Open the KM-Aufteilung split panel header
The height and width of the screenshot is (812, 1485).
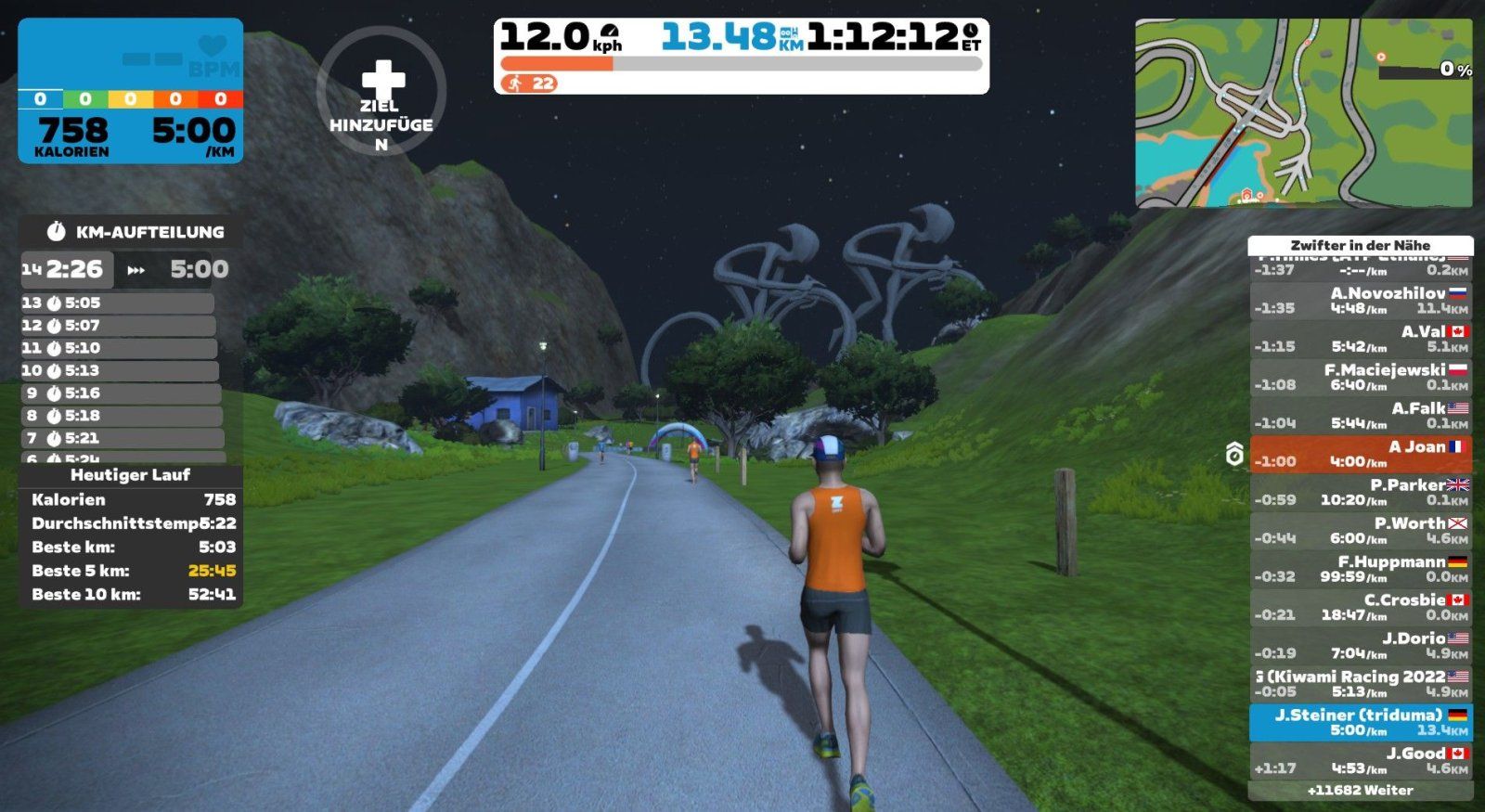tap(131, 232)
